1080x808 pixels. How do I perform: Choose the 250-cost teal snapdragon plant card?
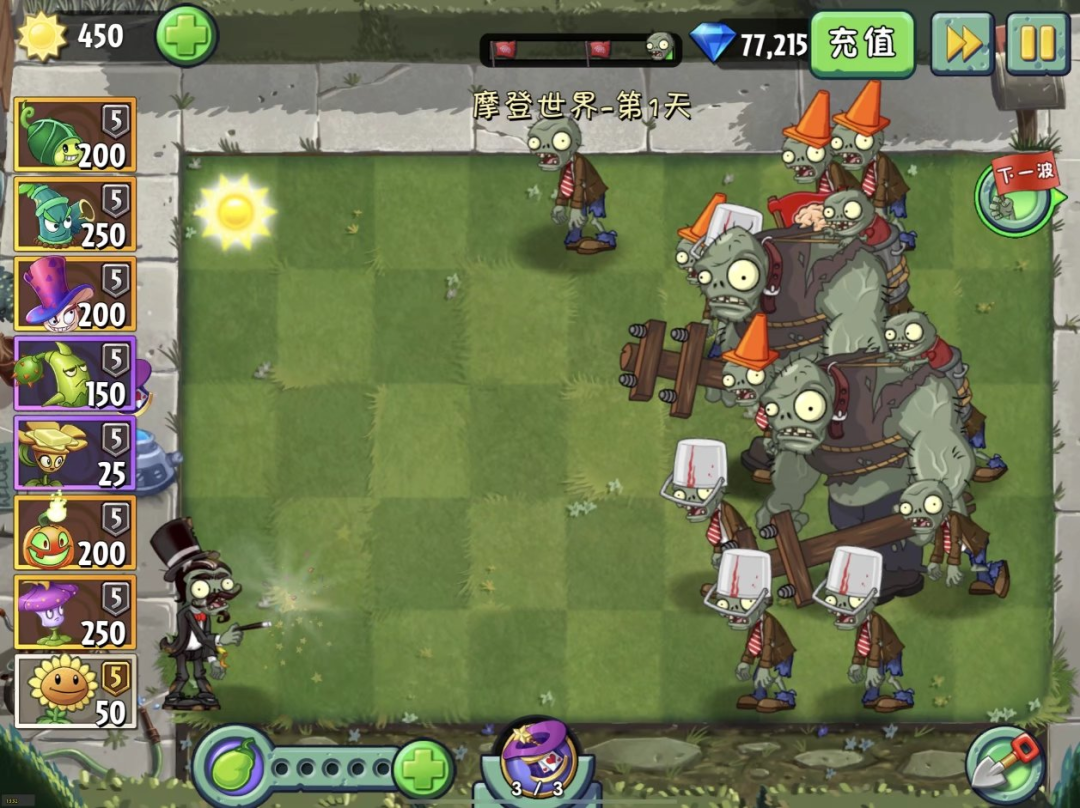pos(75,214)
